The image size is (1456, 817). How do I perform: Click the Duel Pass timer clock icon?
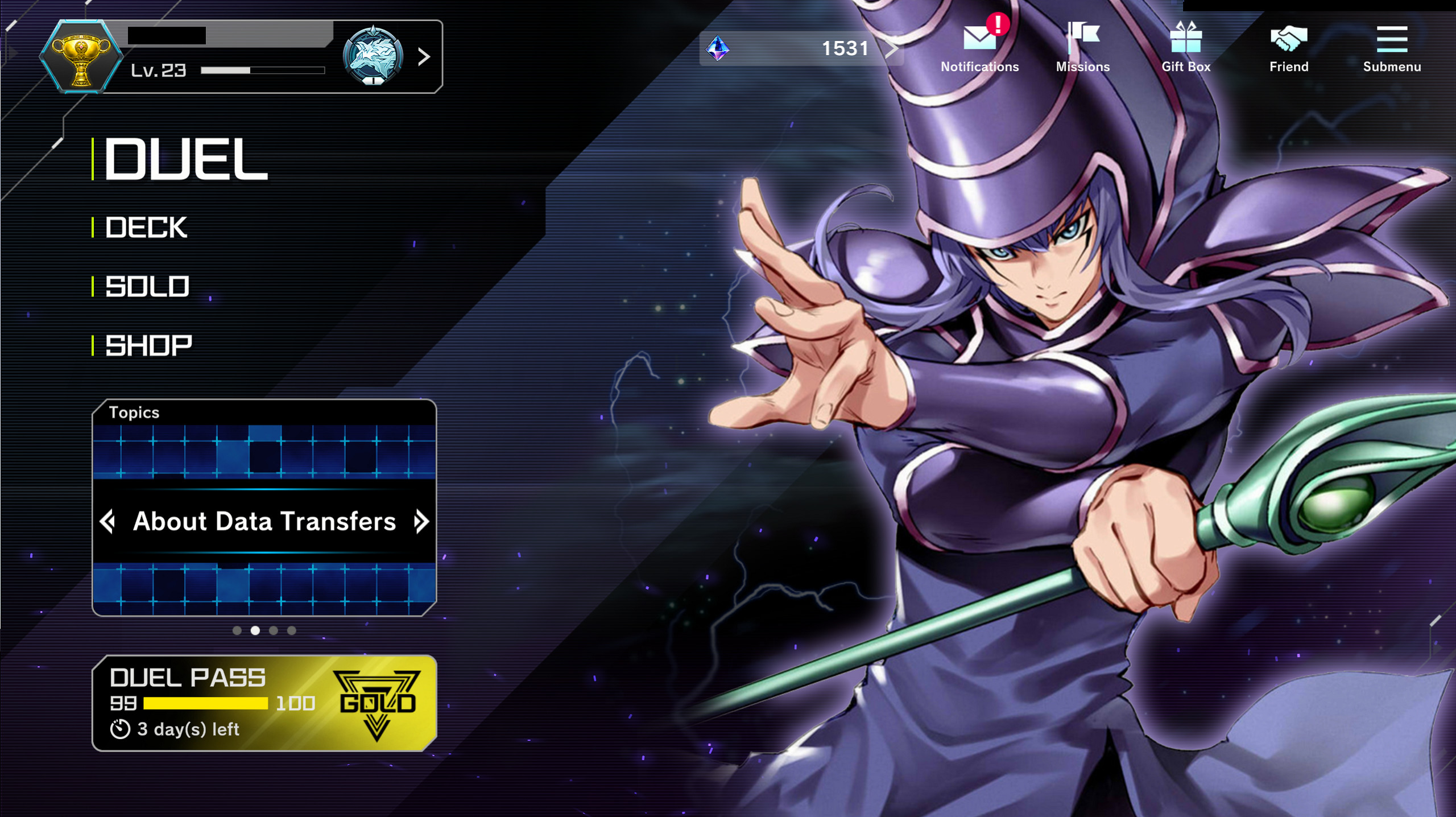[121, 731]
